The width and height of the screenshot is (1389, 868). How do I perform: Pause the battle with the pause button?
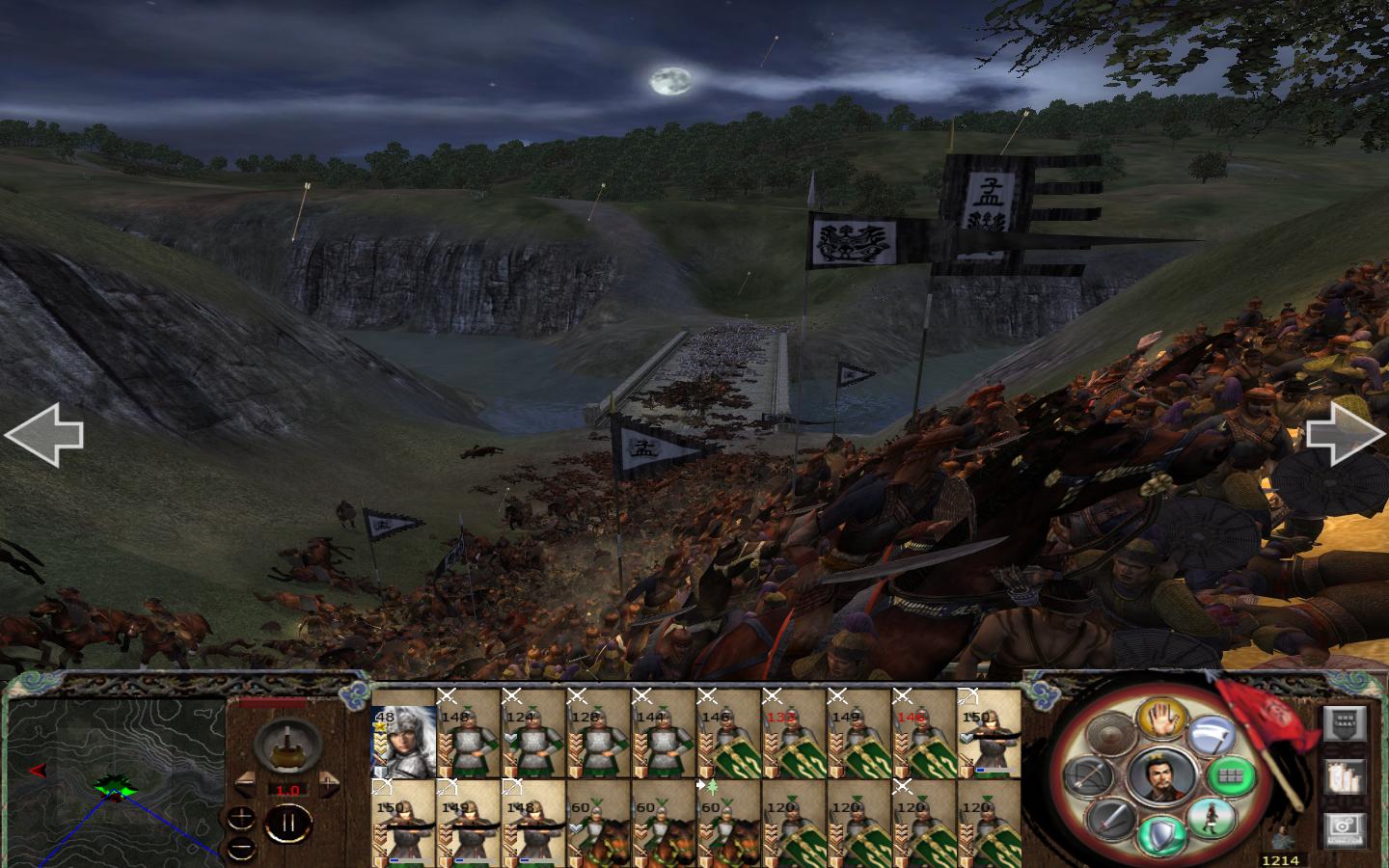pyautogui.click(x=289, y=823)
